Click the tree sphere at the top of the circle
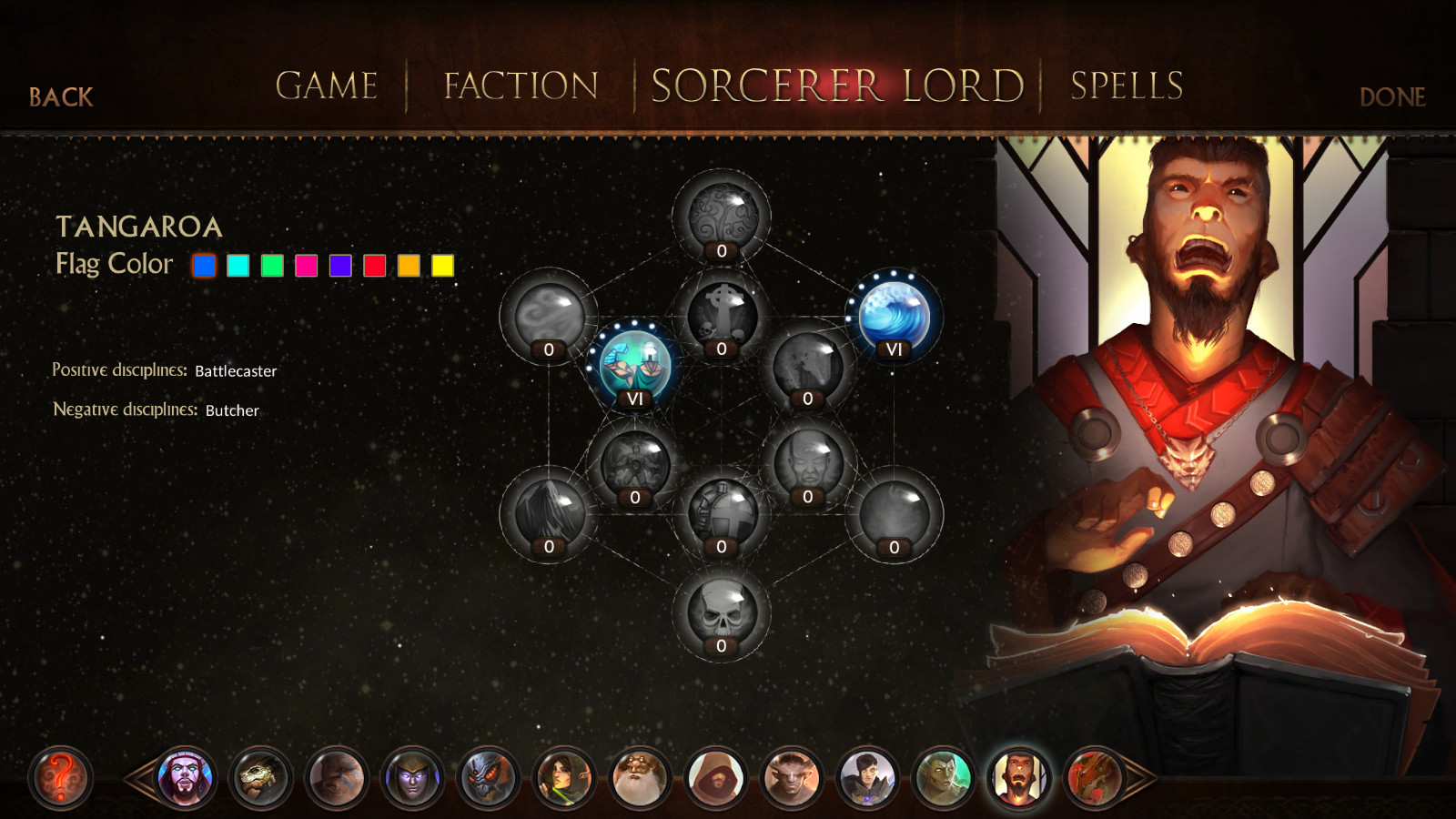Screen dimensions: 1456x819 coord(722,217)
